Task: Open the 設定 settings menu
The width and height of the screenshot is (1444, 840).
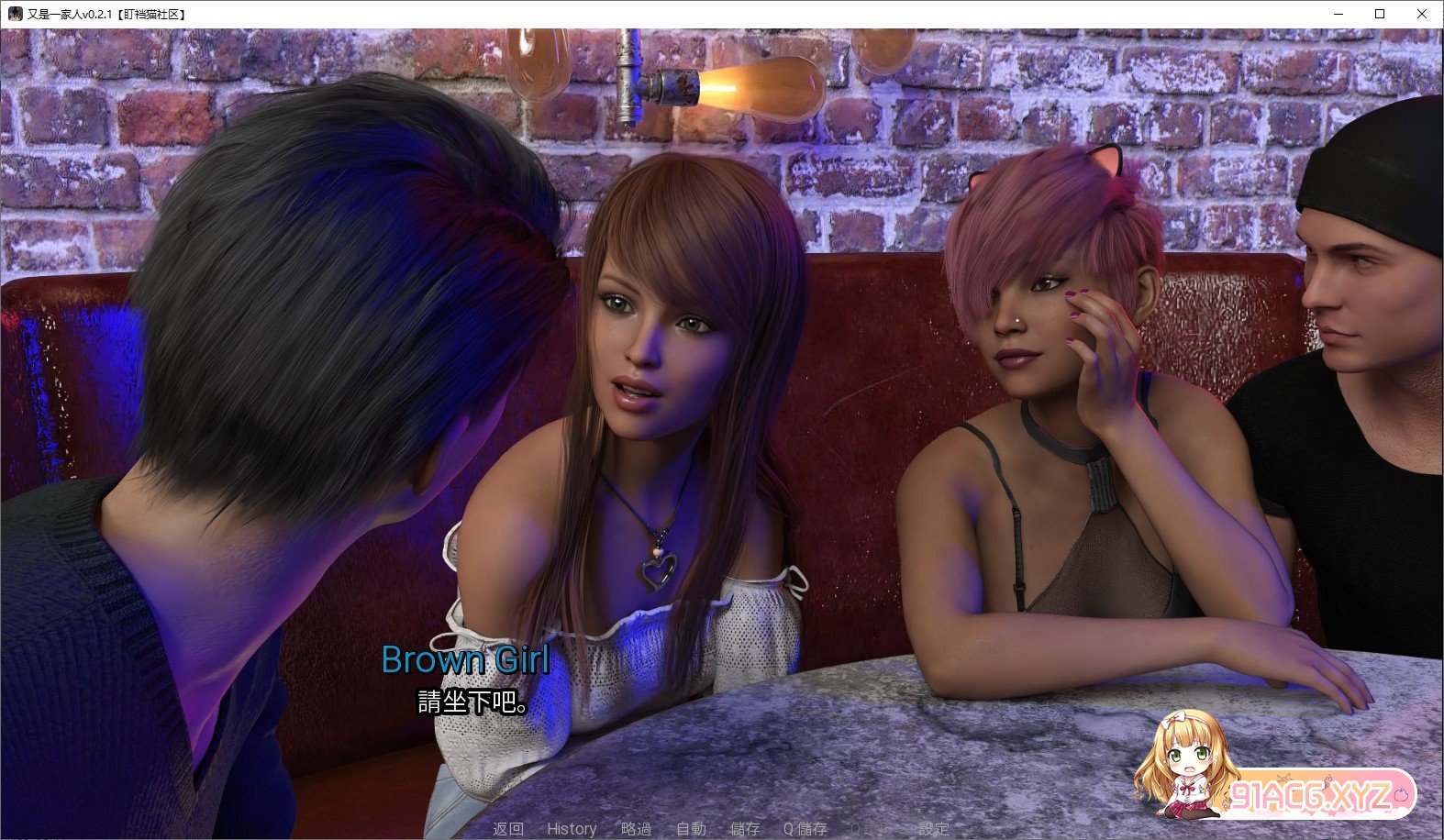Action: (933, 829)
